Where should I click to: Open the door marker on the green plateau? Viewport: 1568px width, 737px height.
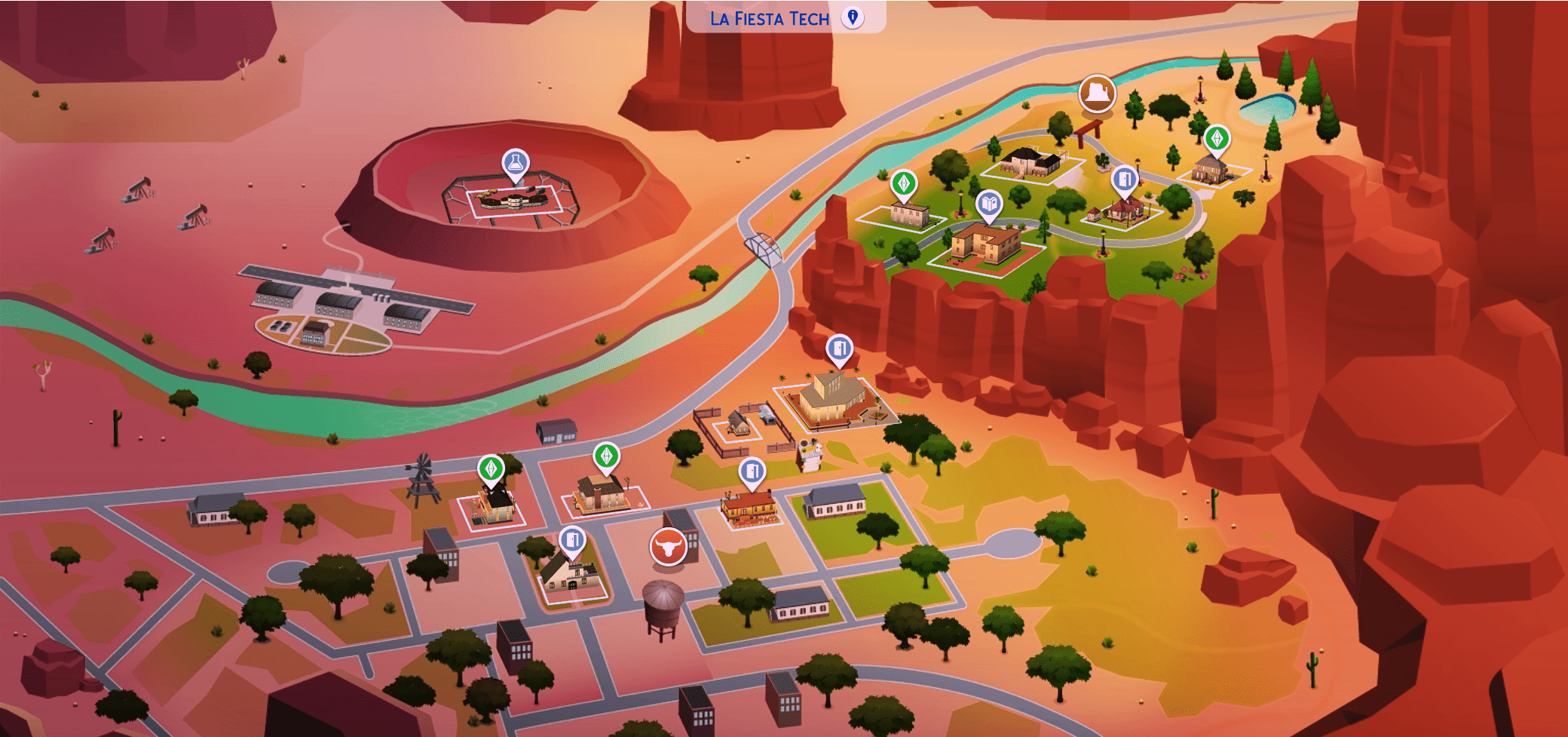[x=1124, y=180]
